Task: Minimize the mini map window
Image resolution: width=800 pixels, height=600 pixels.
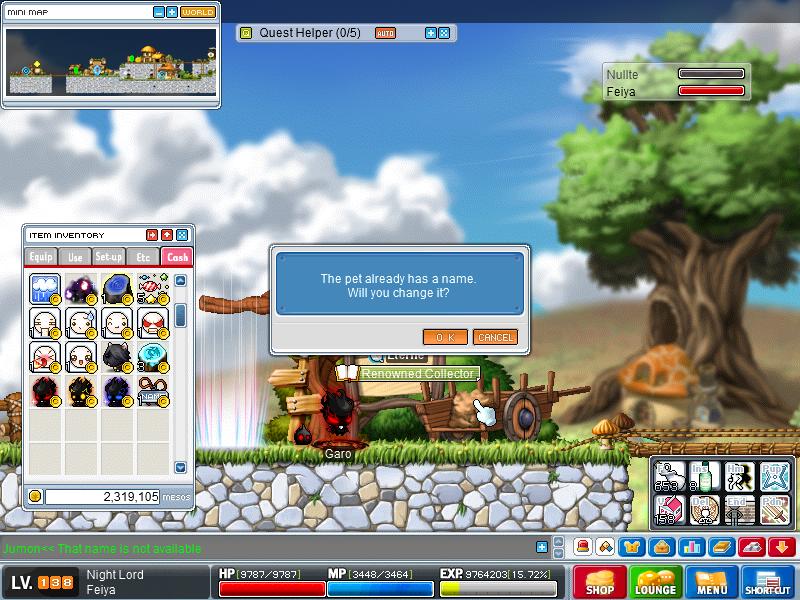Action: [x=158, y=12]
